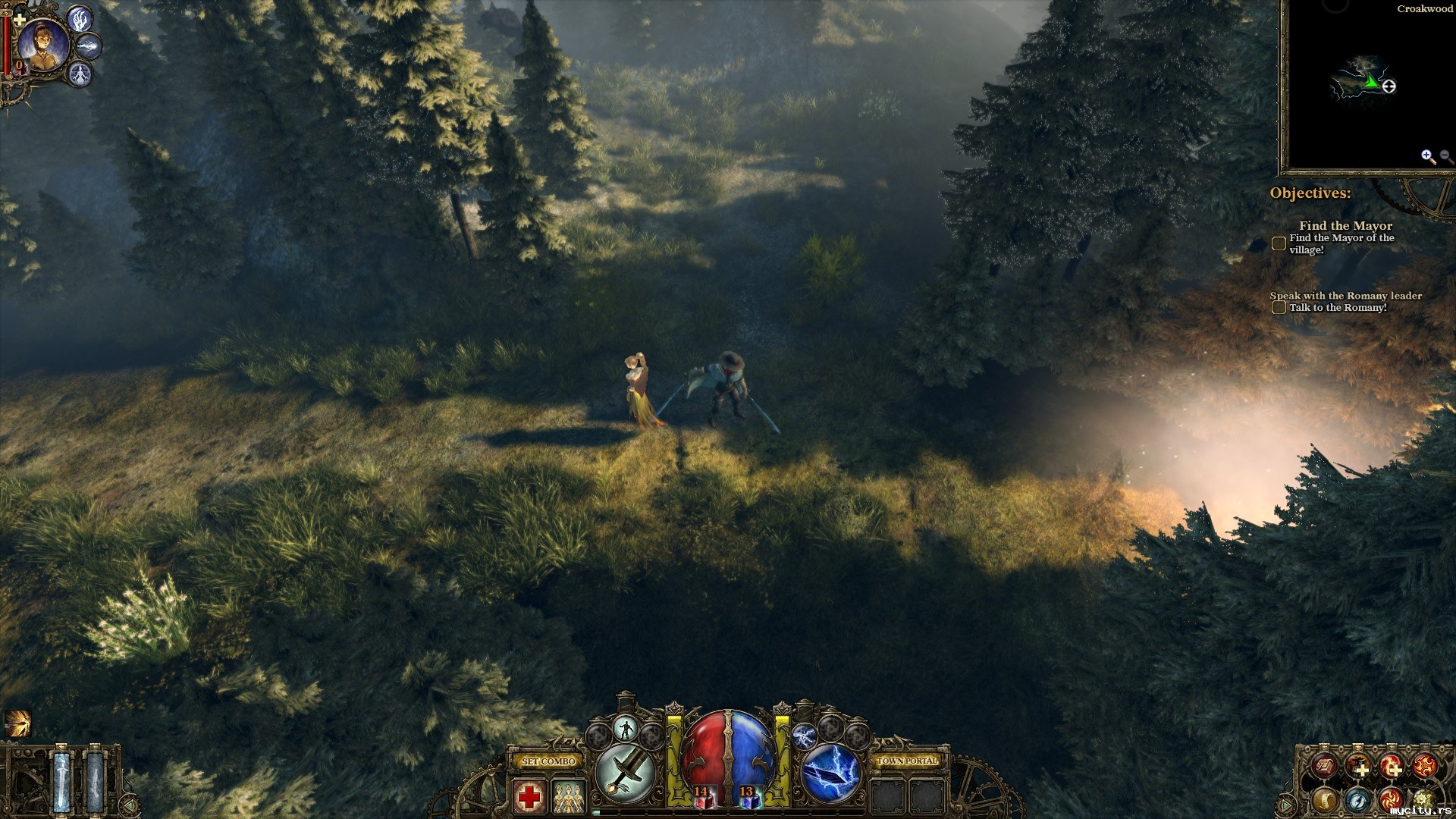Select the three golden figures skill slot
This screenshot has width=1456, height=819.
point(569,796)
